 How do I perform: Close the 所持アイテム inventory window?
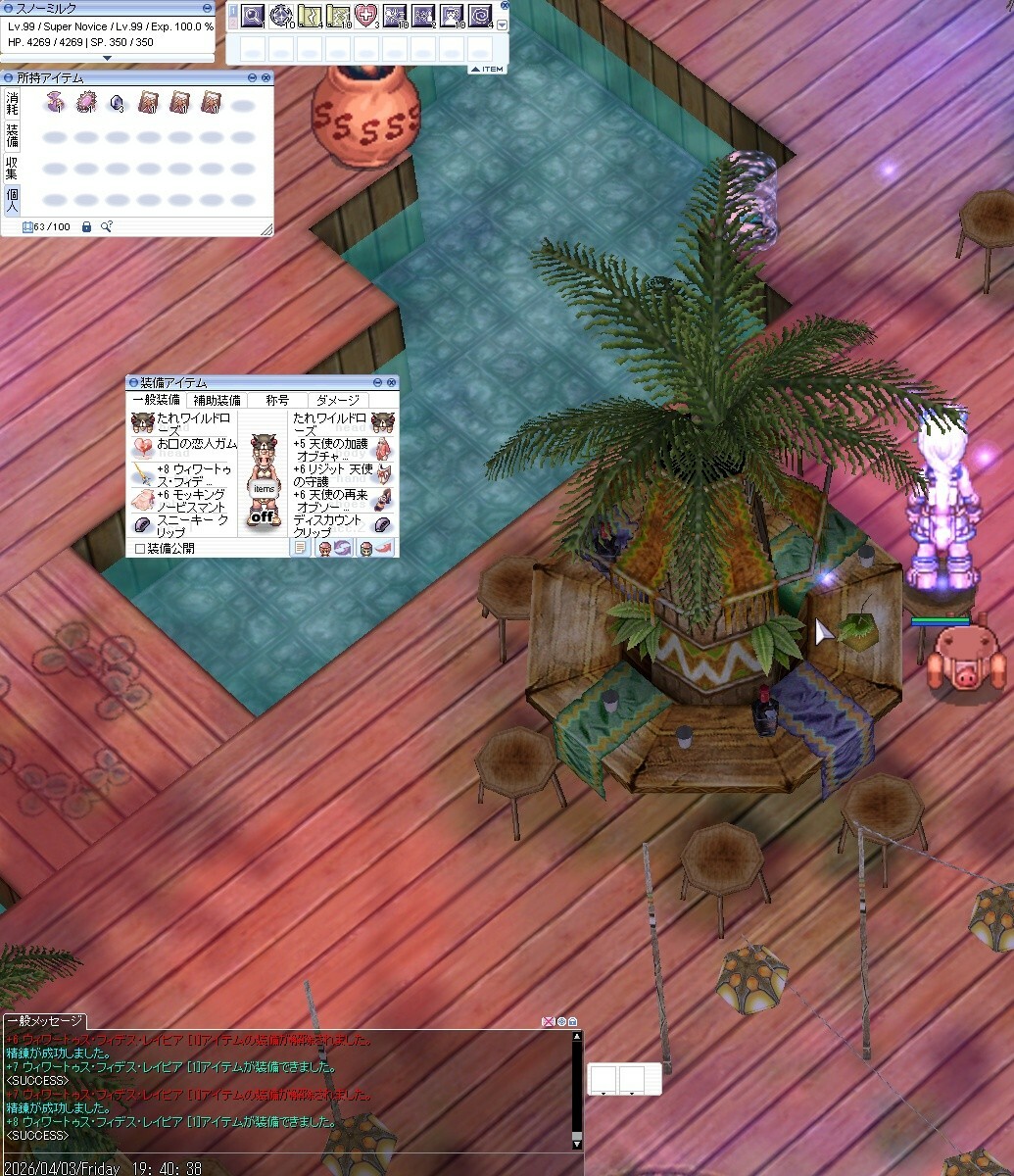pyautogui.click(x=266, y=77)
